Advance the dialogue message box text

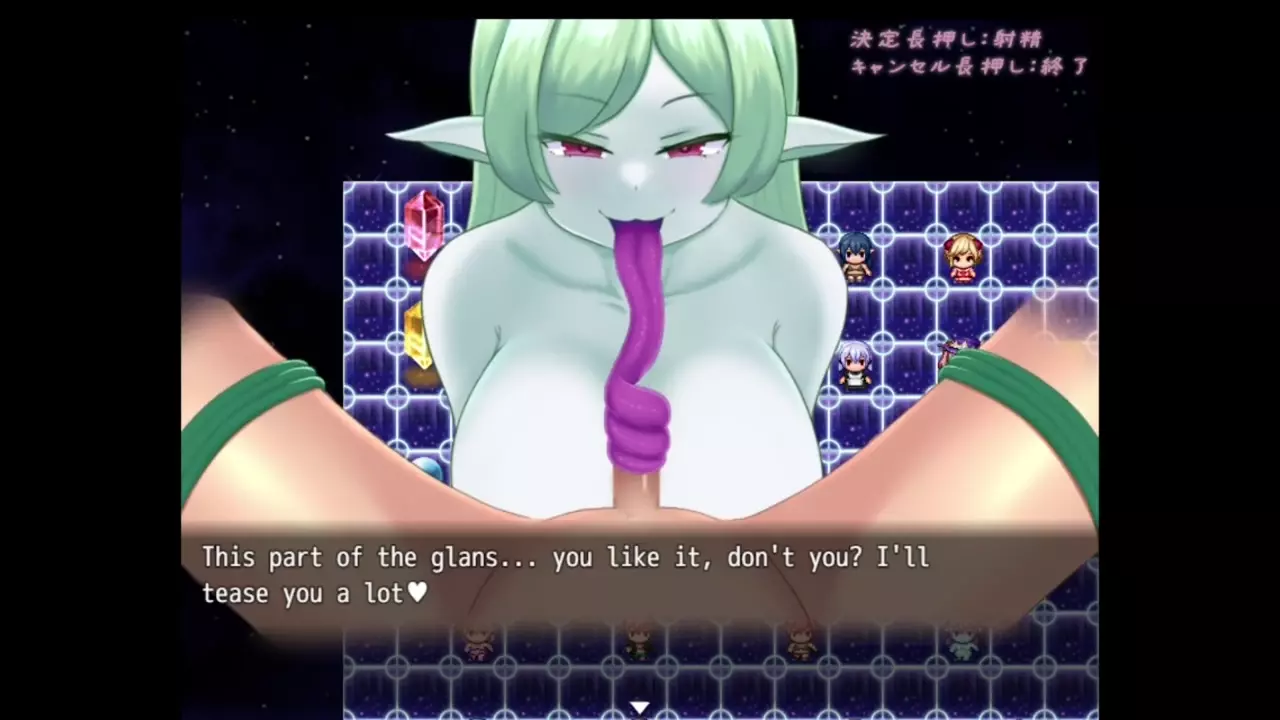[639, 576]
